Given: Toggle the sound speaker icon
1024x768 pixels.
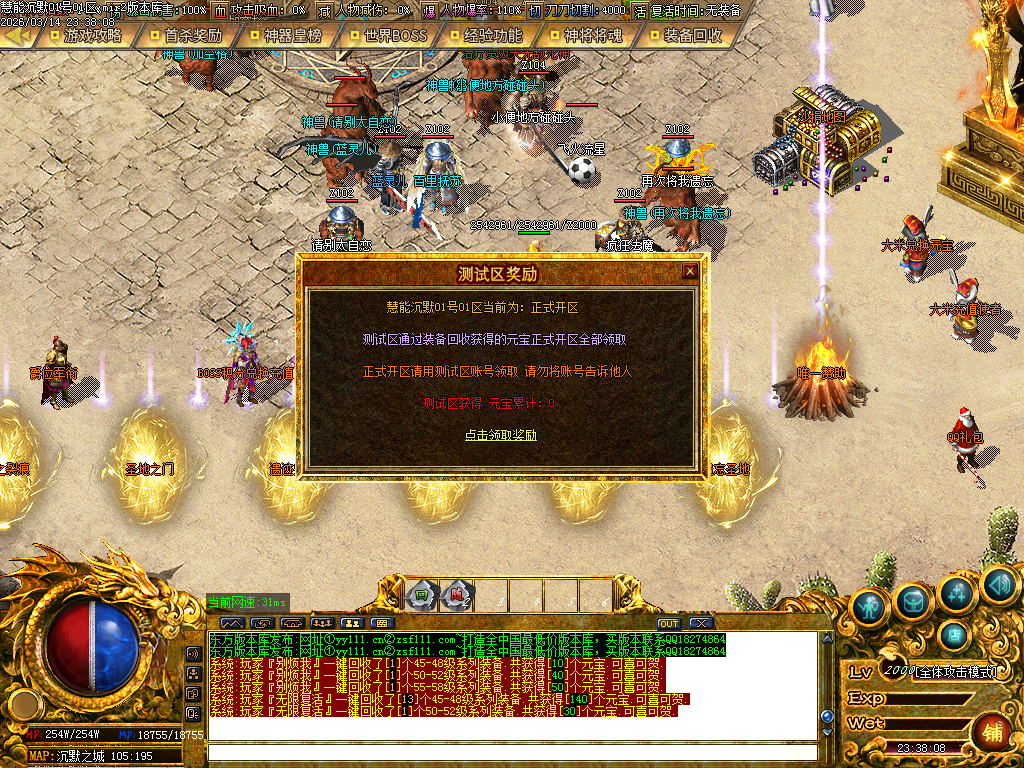Looking at the screenshot, I should point(999,583).
